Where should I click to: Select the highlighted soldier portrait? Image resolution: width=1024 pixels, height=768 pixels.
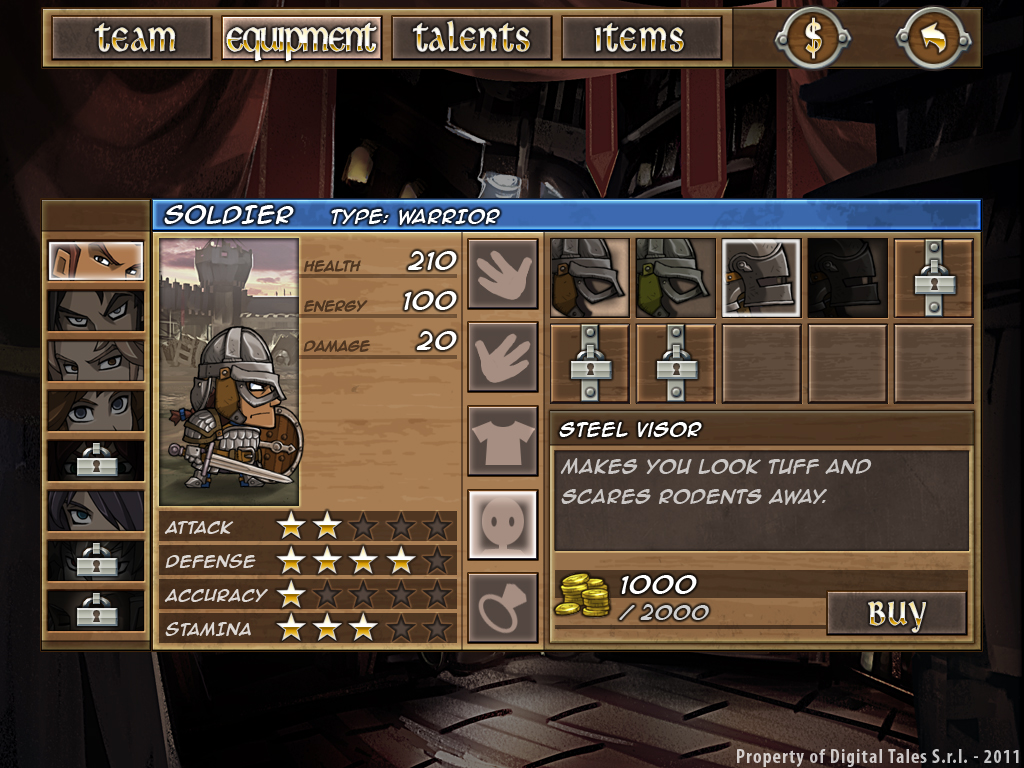pos(96,261)
